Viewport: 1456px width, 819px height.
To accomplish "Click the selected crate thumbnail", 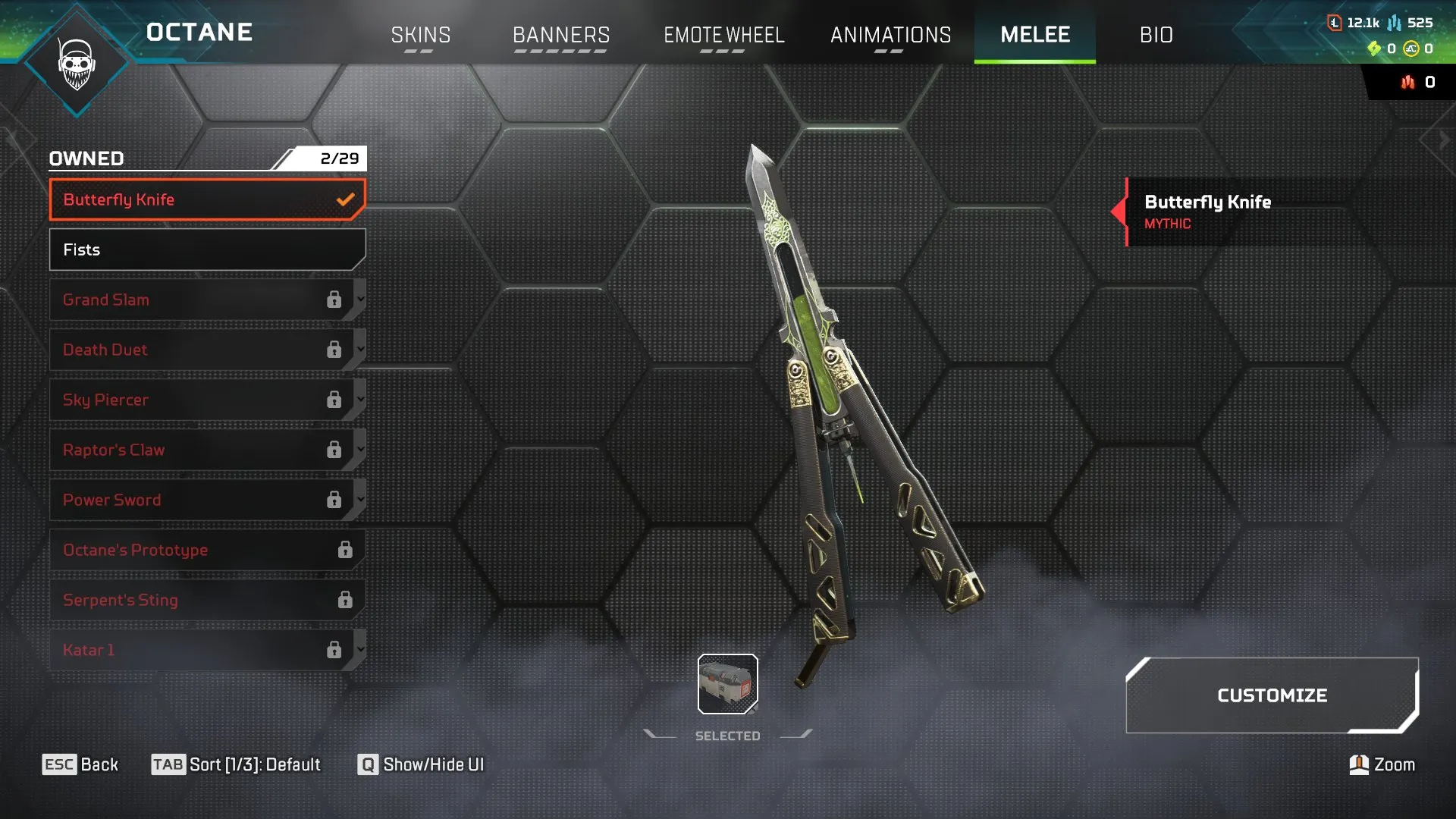I will click(x=726, y=682).
